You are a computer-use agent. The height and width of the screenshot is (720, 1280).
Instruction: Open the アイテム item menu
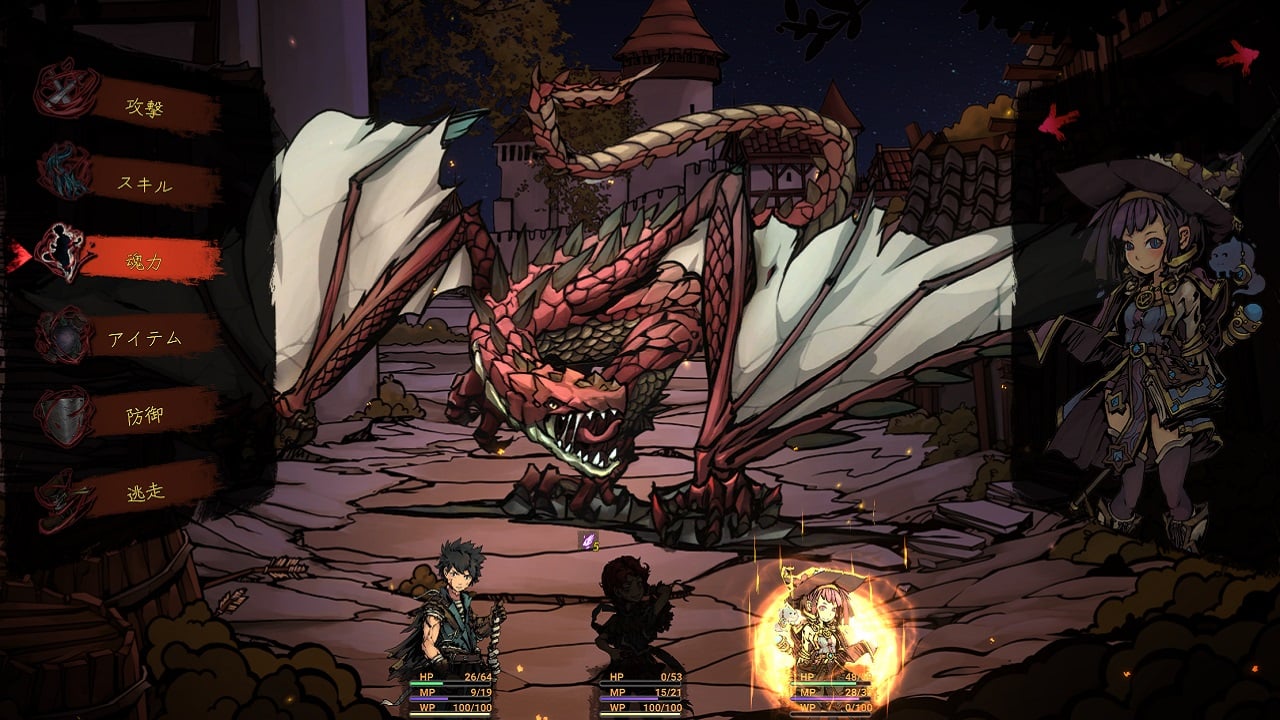click(x=145, y=338)
